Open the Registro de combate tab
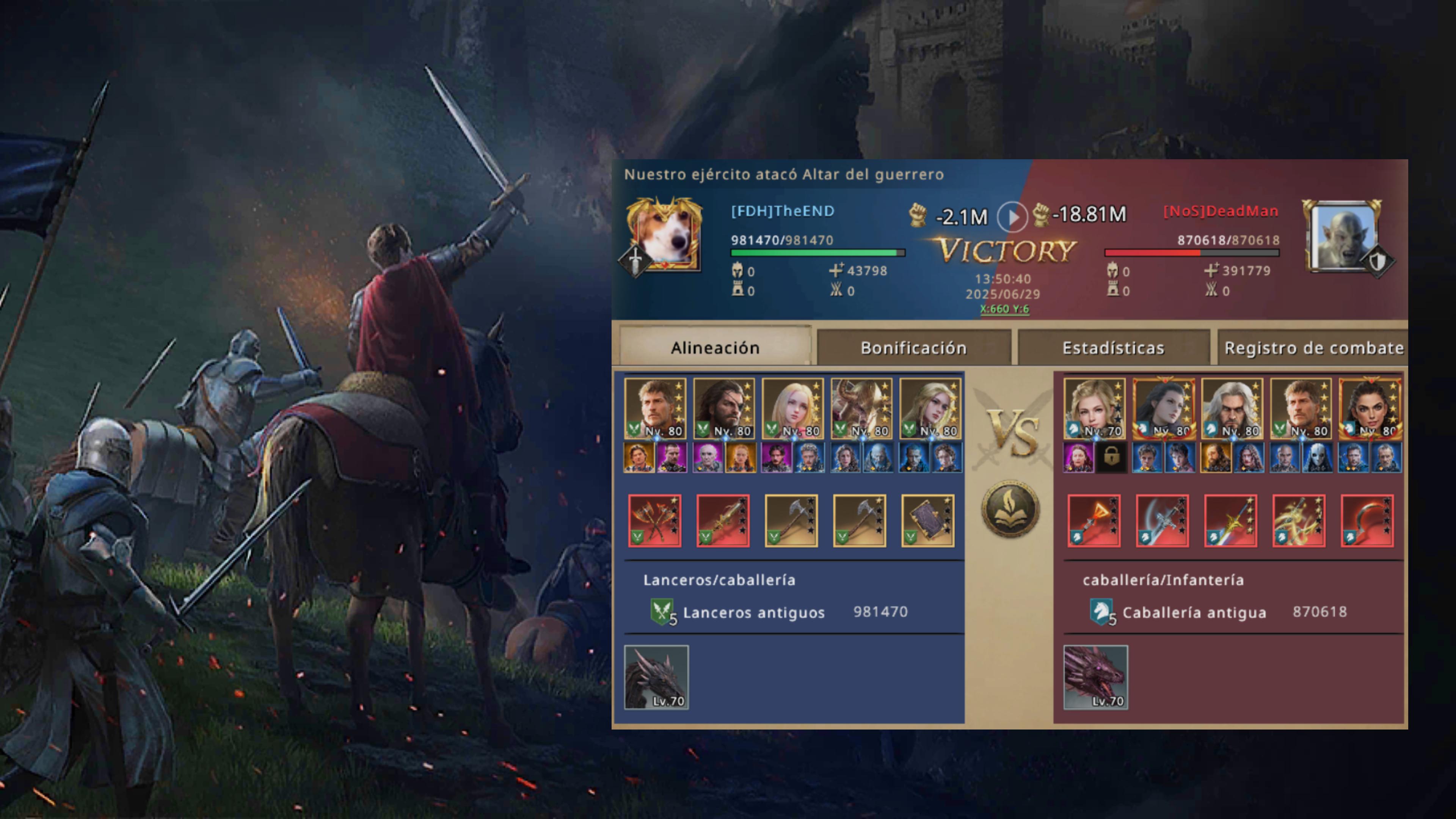The width and height of the screenshot is (1456, 819). (x=1312, y=348)
